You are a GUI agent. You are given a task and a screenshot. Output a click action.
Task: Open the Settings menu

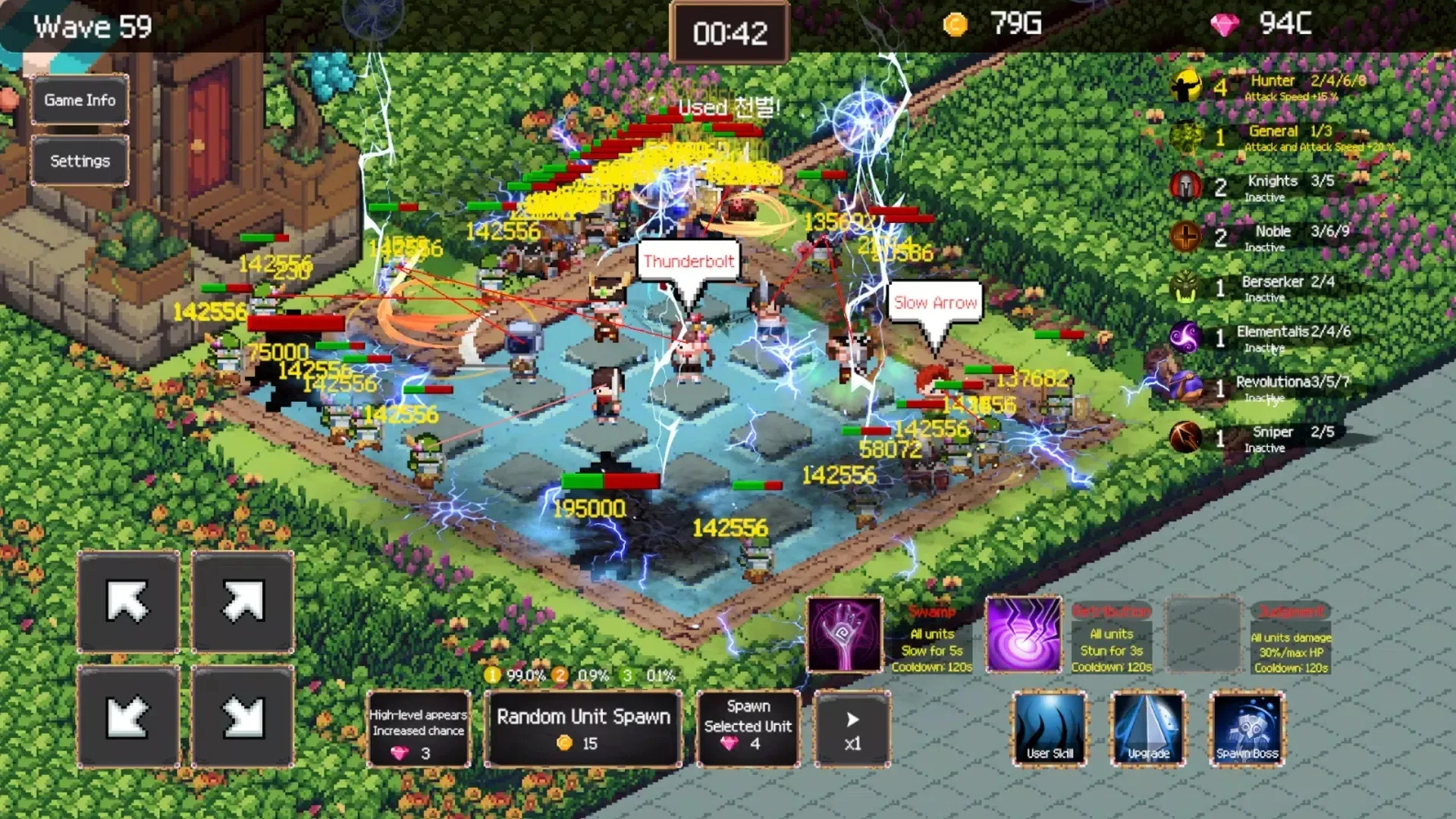(79, 160)
